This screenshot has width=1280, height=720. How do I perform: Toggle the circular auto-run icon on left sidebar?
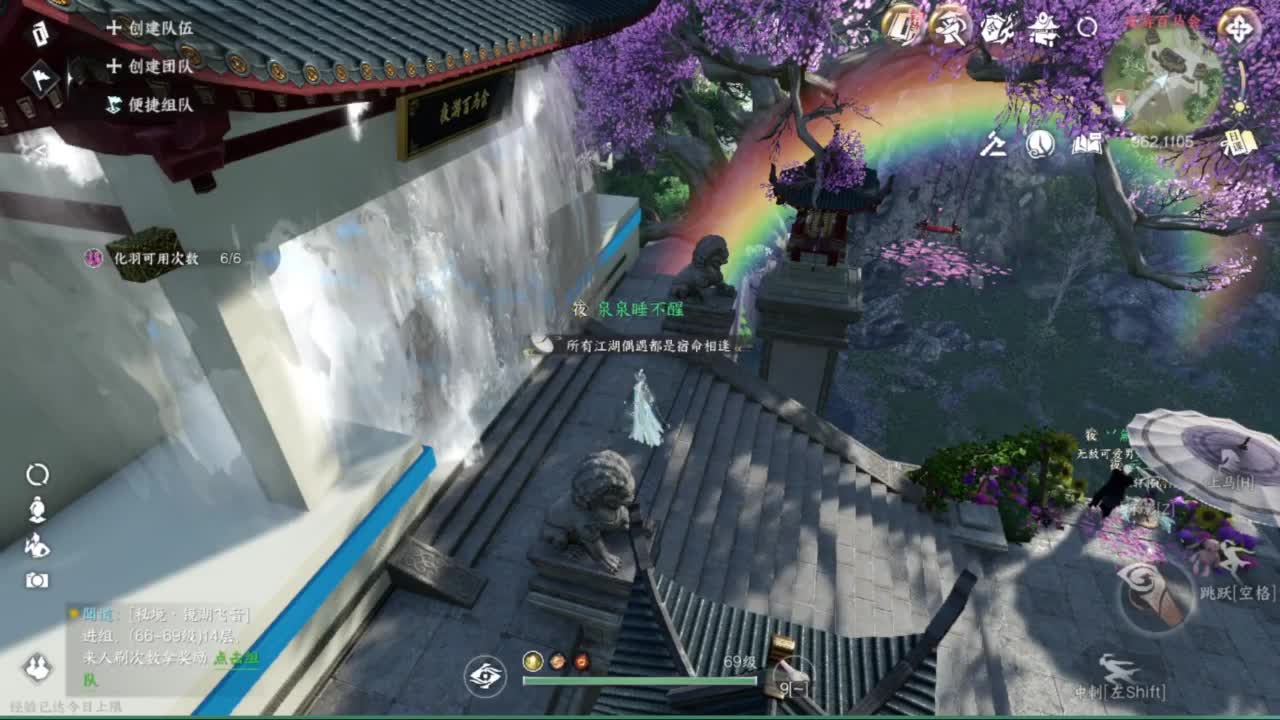tap(37, 473)
